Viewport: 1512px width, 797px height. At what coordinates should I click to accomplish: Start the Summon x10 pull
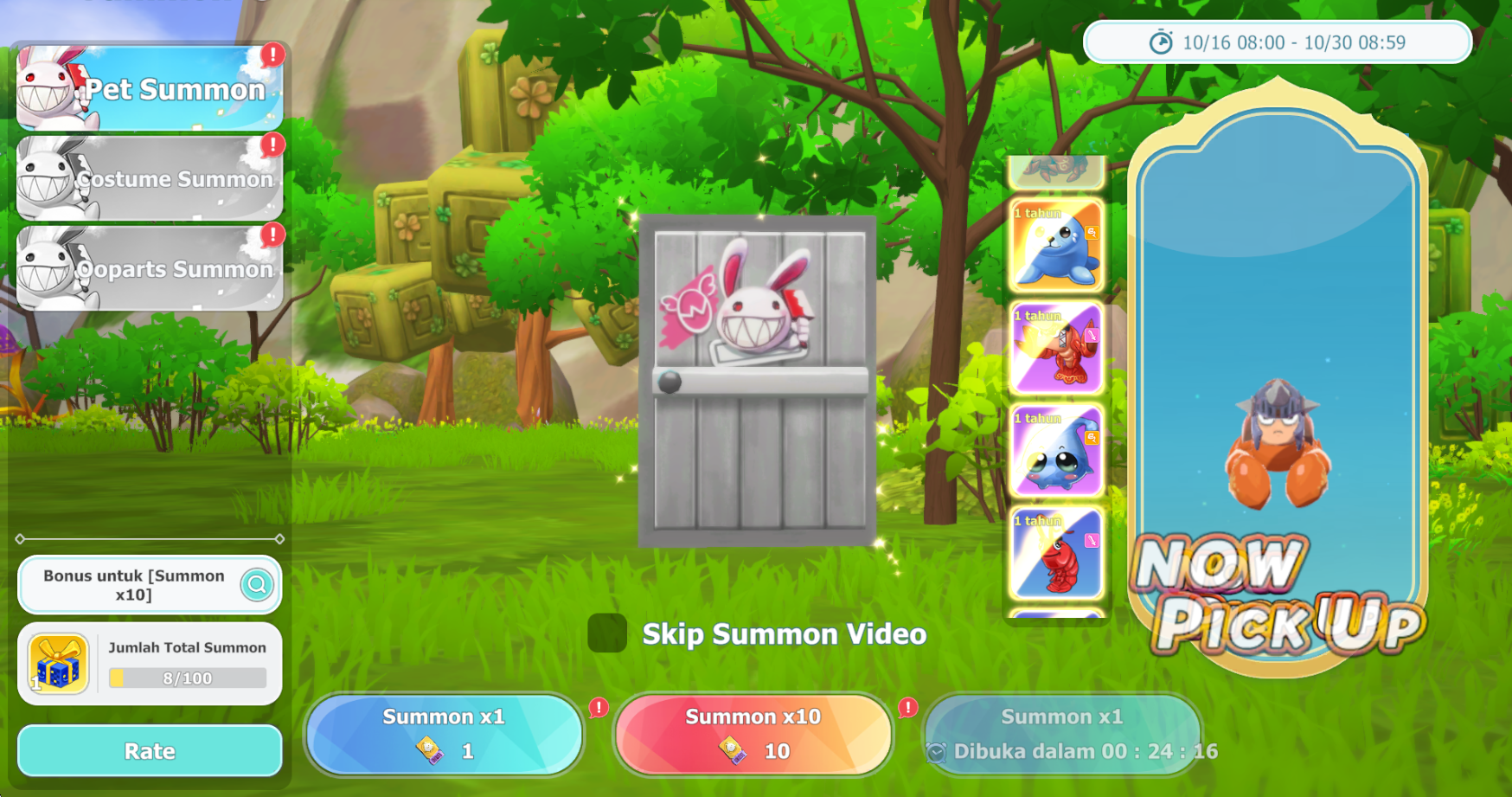point(753,735)
